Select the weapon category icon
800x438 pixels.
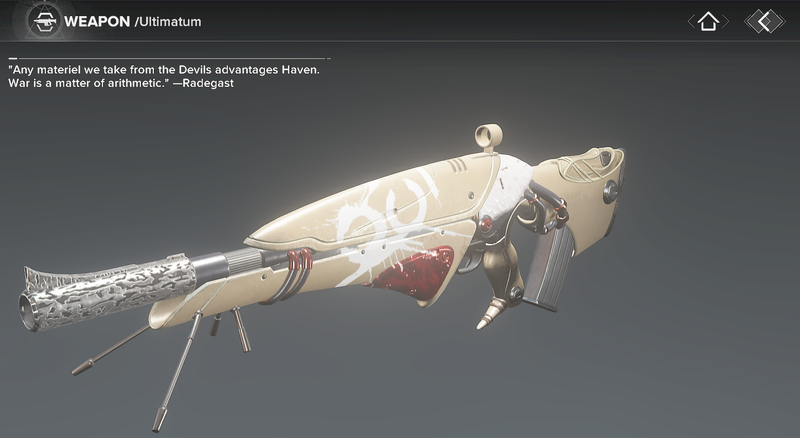(x=43, y=20)
